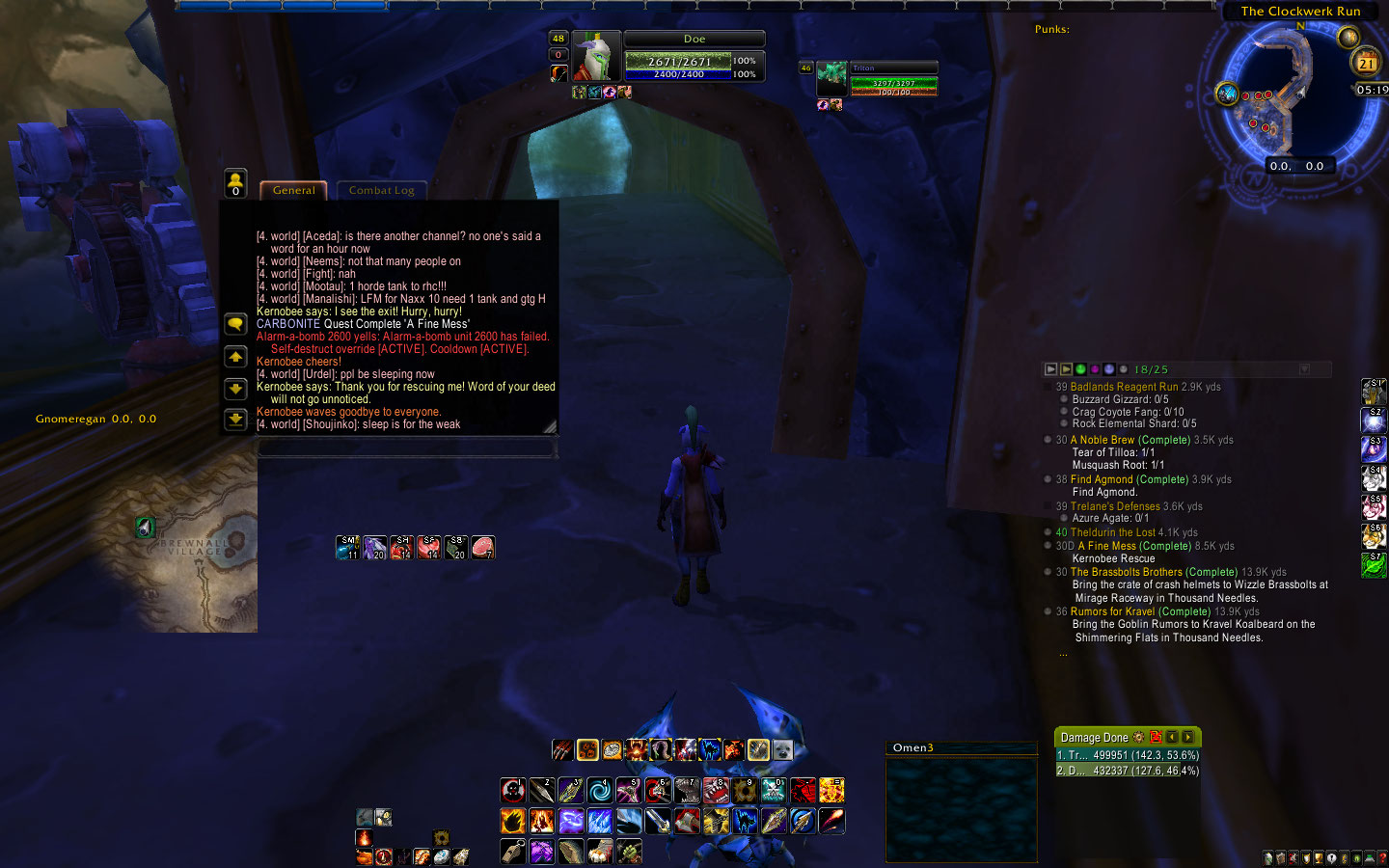
Task: Use the ham quest item icon near screen center
Action: [481, 546]
